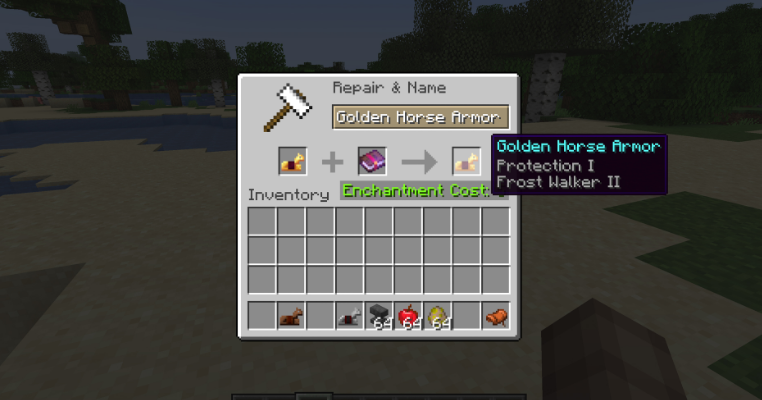Image resolution: width=762 pixels, height=400 pixels.
Task: Pick up the yellow item stack beside the apples
Action: pyautogui.click(x=437, y=316)
